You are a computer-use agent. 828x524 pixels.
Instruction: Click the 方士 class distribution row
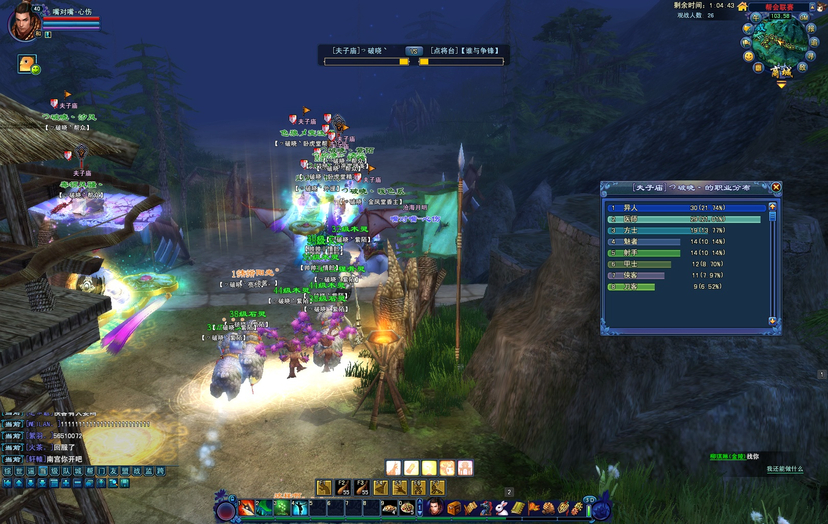click(x=690, y=230)
